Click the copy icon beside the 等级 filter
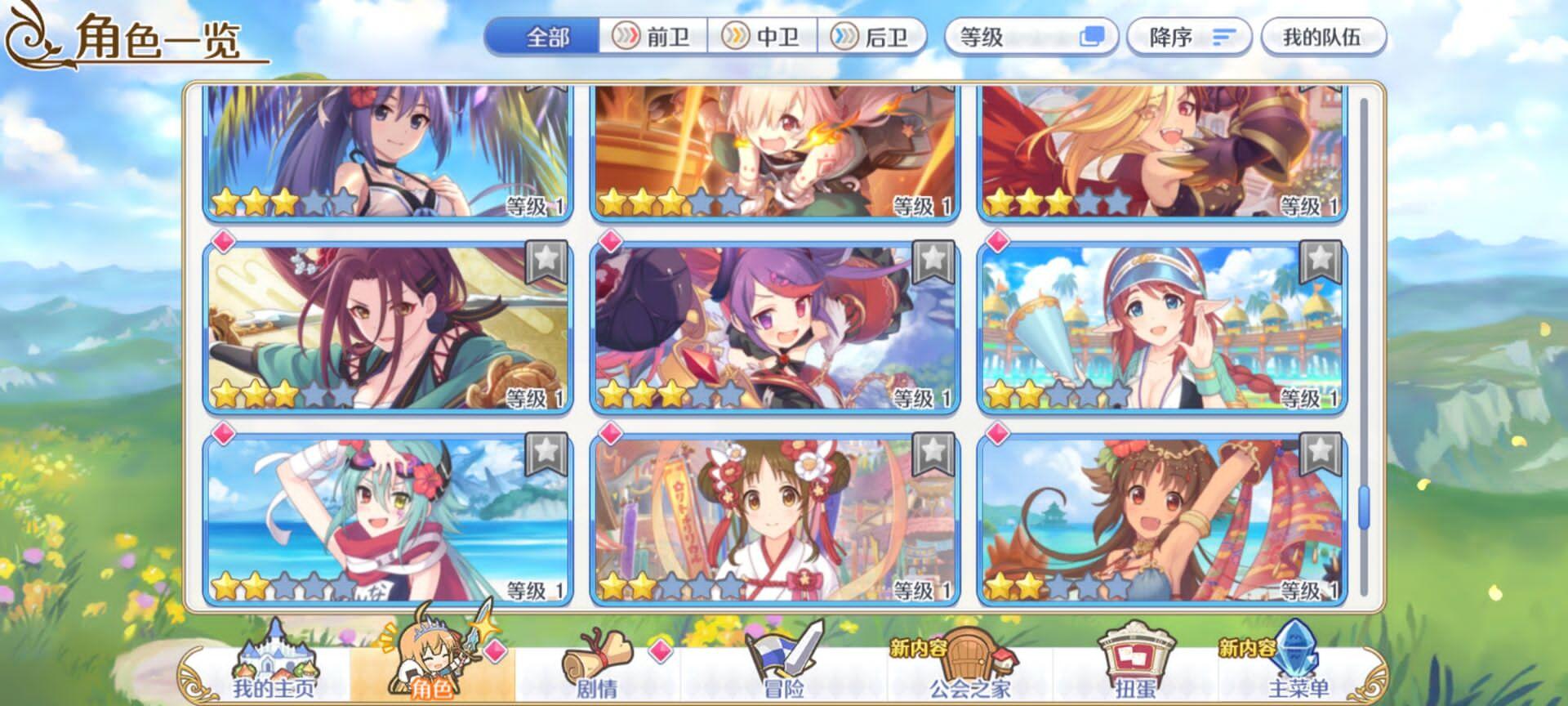Screen dimensions: 1568x706 (x=1094, y=36)
